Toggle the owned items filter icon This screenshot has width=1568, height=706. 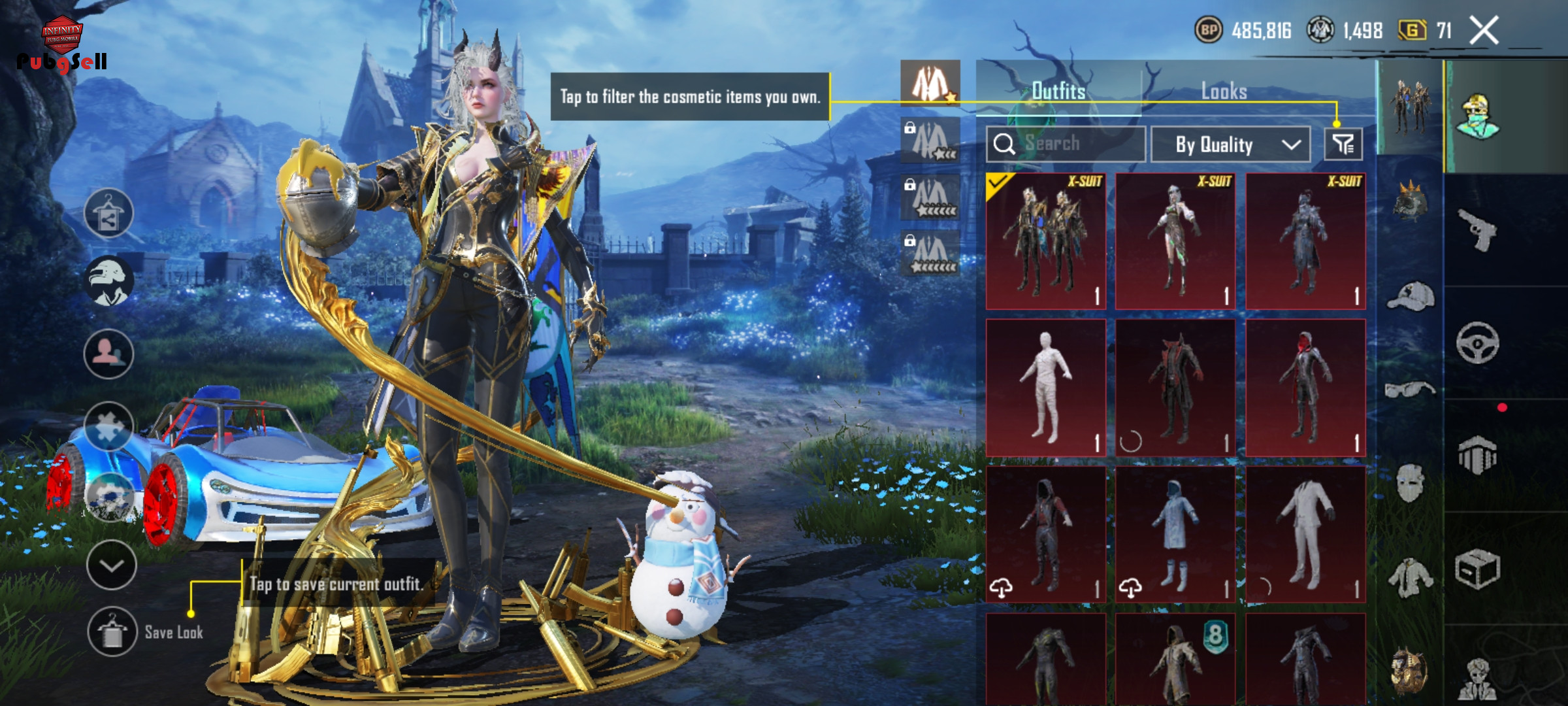[x=1343, y=144]
